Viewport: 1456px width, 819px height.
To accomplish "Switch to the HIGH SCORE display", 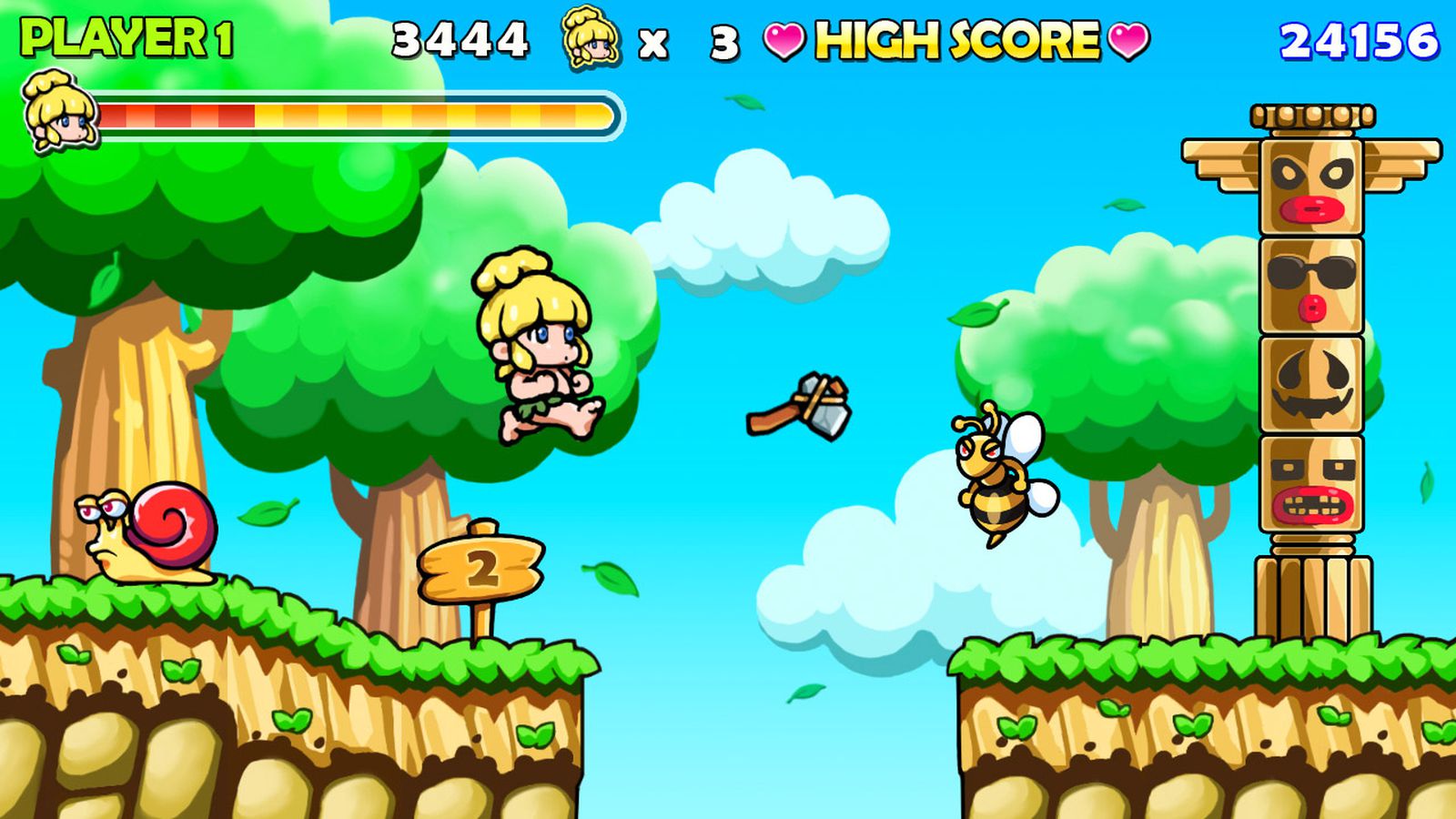I will coord(955,41).
